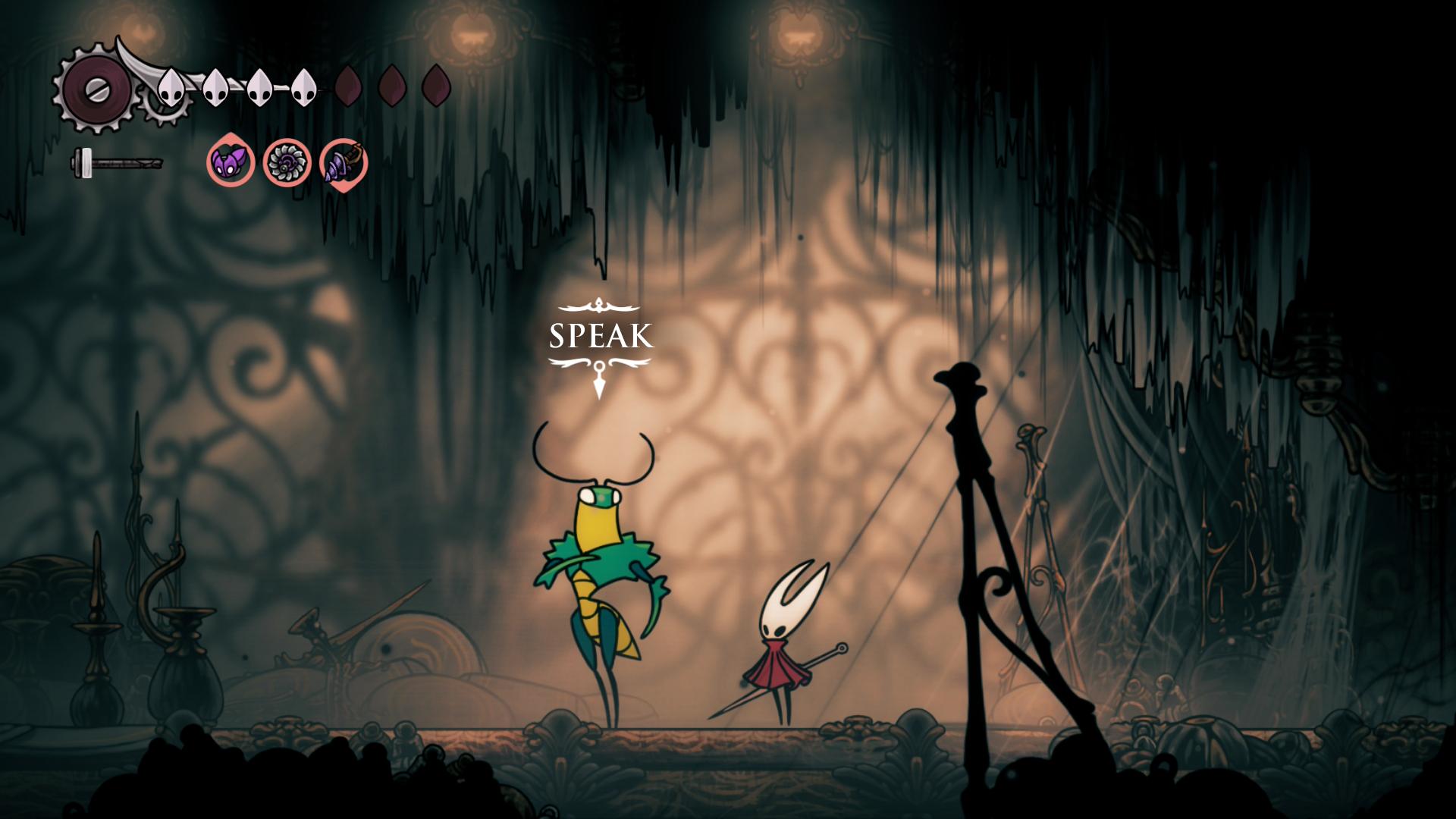The image size is (1456, 819).
Task: Click the SPEAK prompt above the NPC
Action: (601, 336)
